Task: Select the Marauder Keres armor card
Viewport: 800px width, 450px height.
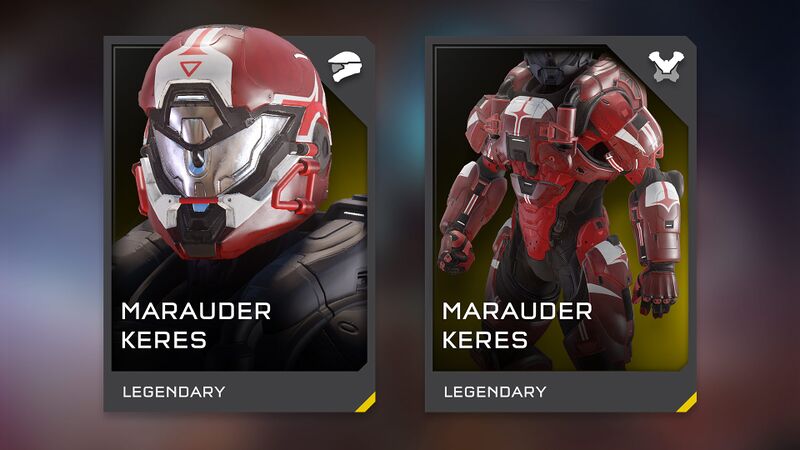Action: tap(560, 223)
